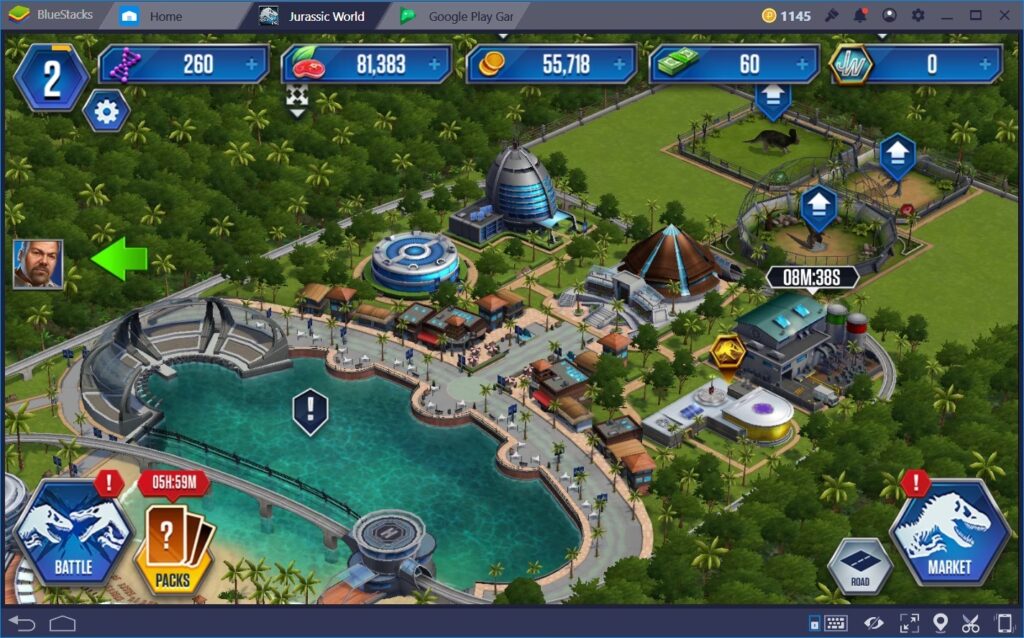Add more food with the plus button
The width and height of the screenshot is (1024, 638).
435,65
